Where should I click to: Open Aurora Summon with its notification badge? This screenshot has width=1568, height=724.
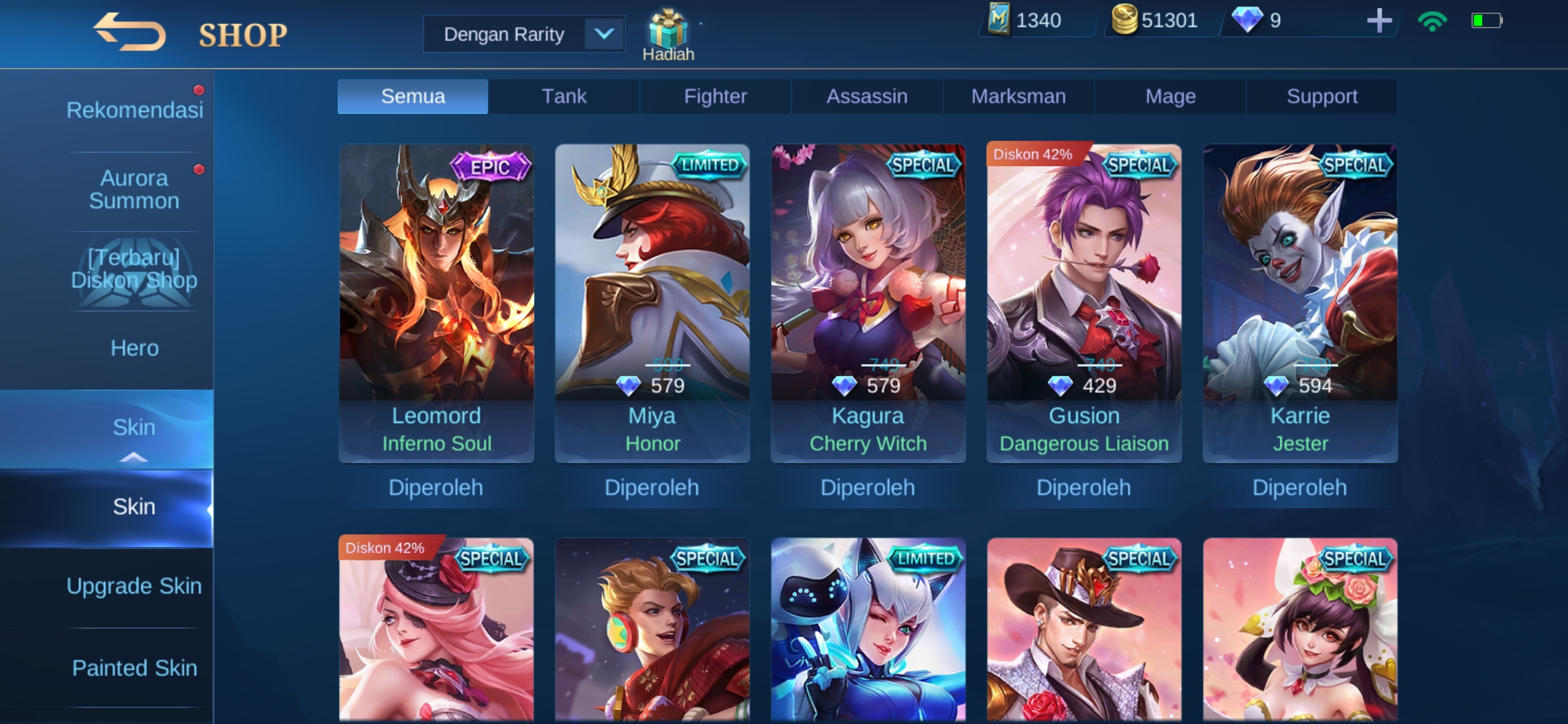coord(133,190)
